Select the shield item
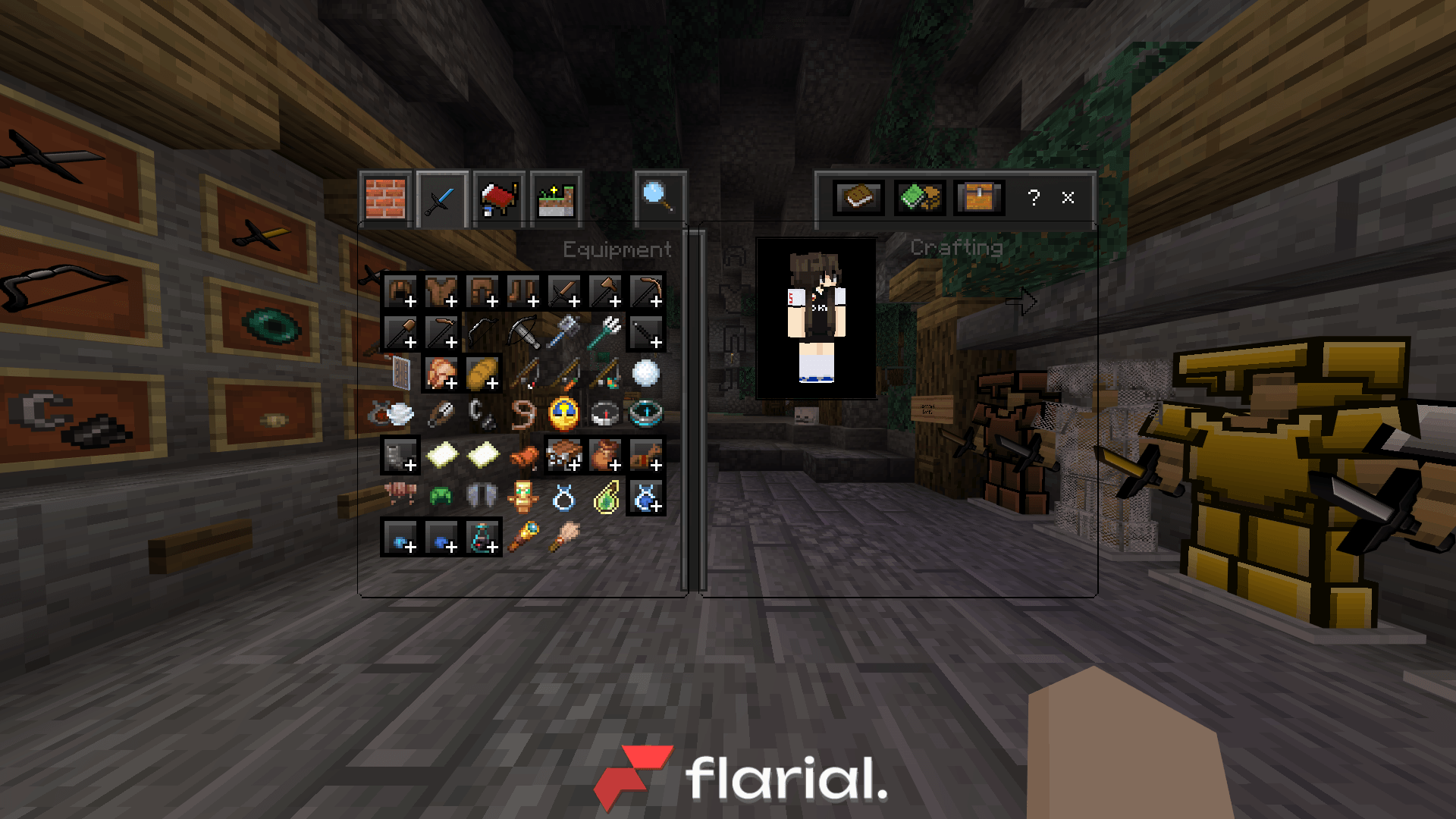The height and width of the screenshot is (819, 1456). click(400, 372)
